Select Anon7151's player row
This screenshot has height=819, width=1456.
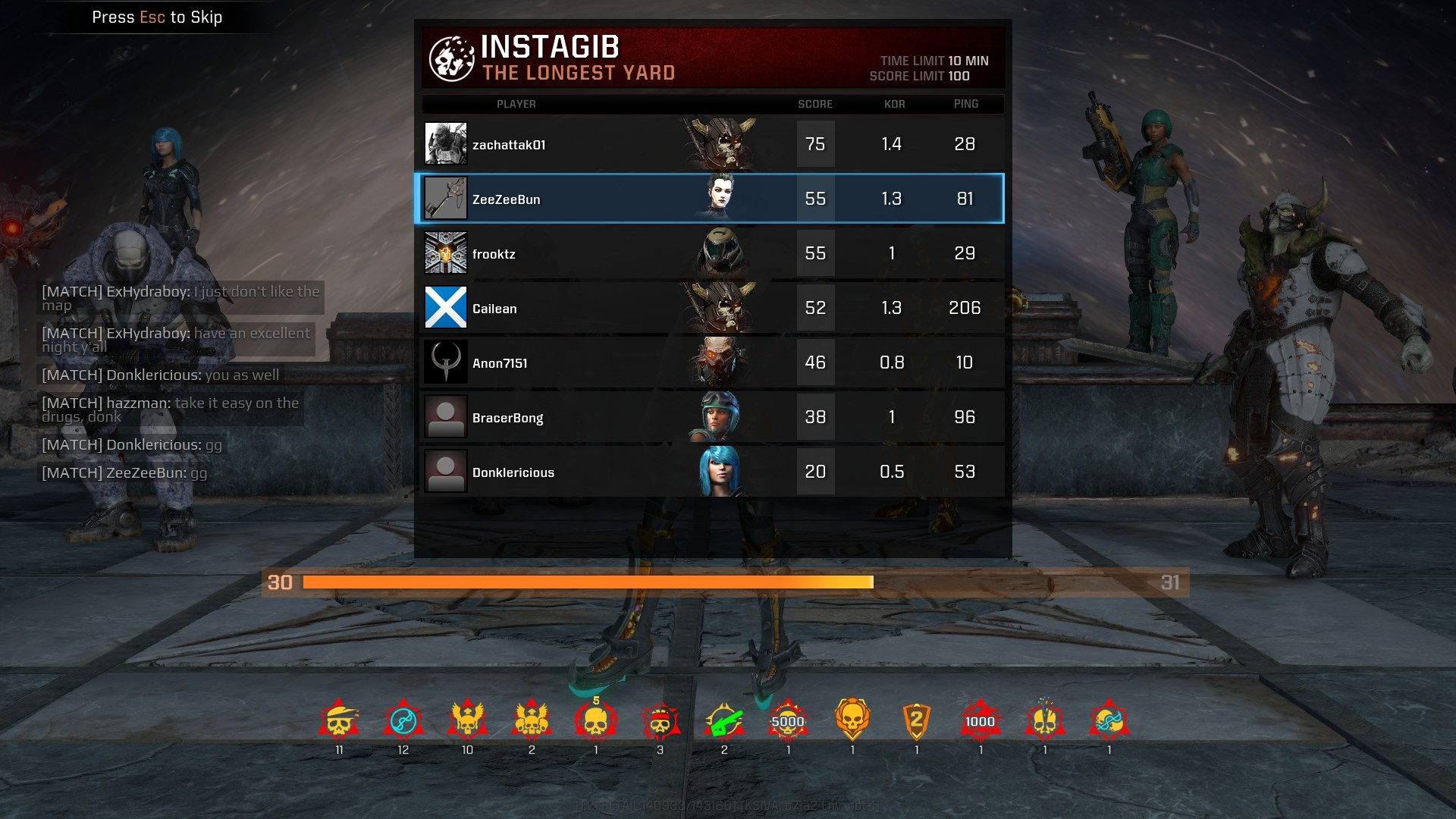coord(713,362)
